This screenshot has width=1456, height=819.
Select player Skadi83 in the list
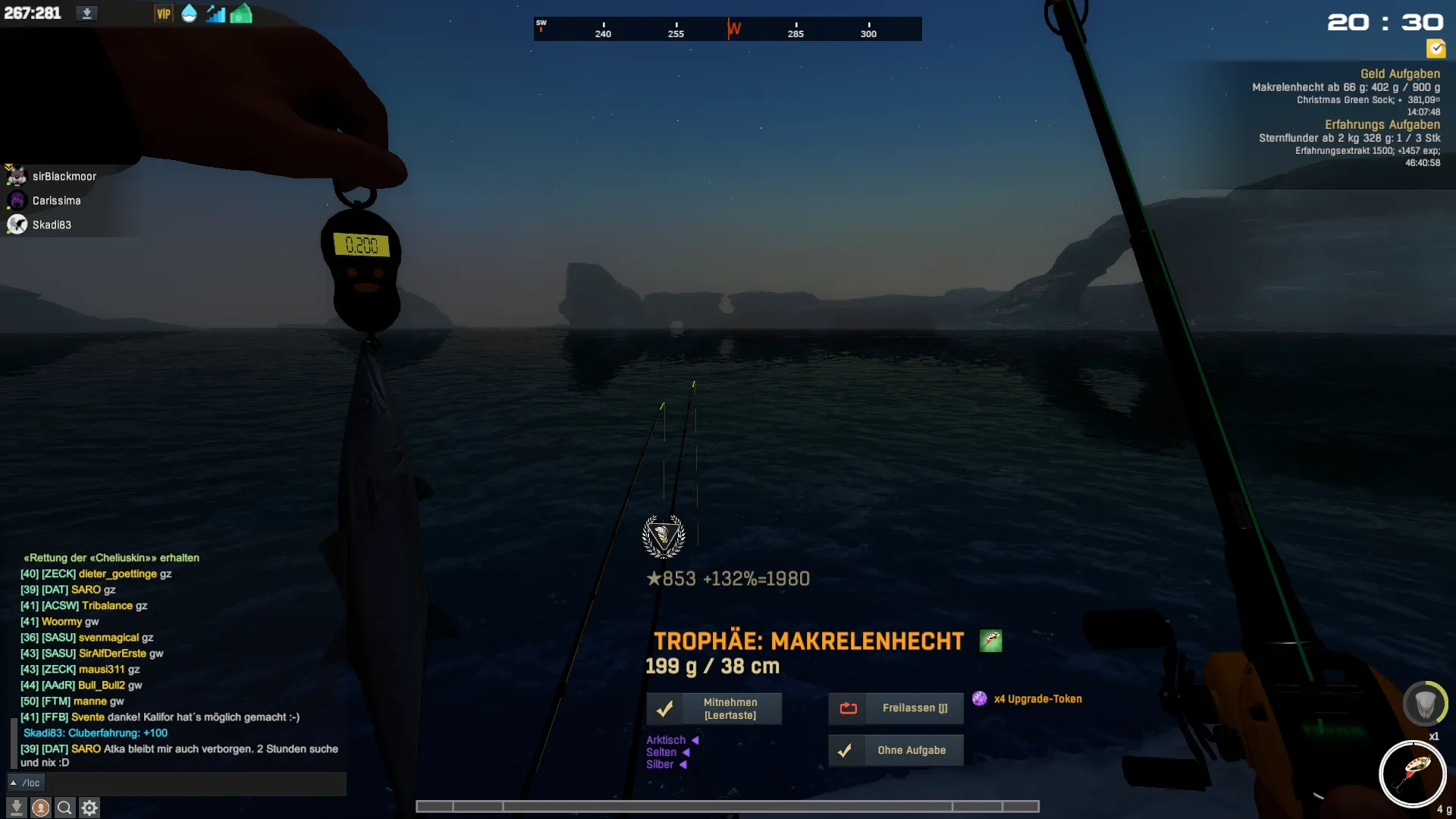(x=52, y=225)
